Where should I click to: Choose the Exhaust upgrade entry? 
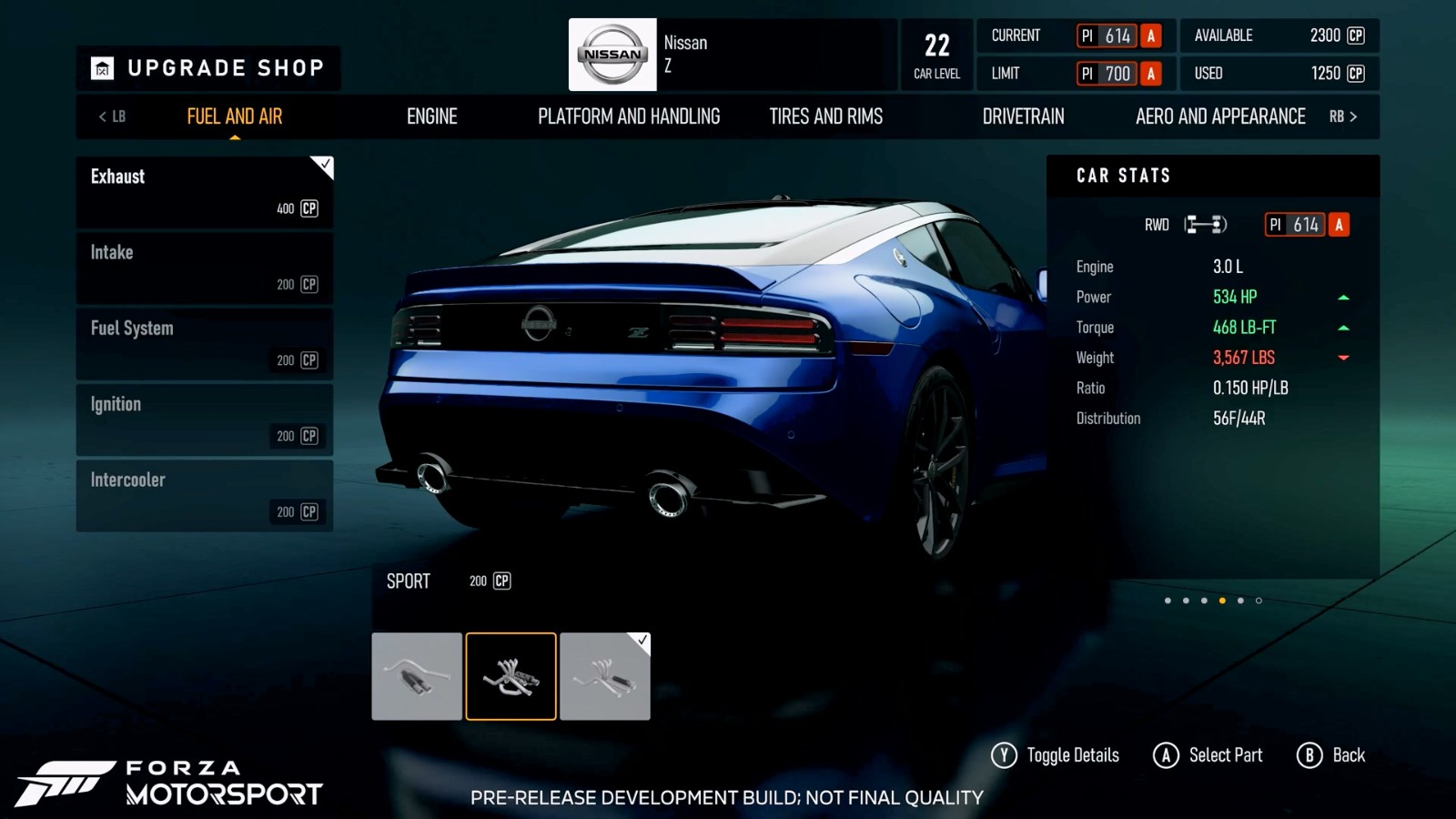(x=205, y=192)
